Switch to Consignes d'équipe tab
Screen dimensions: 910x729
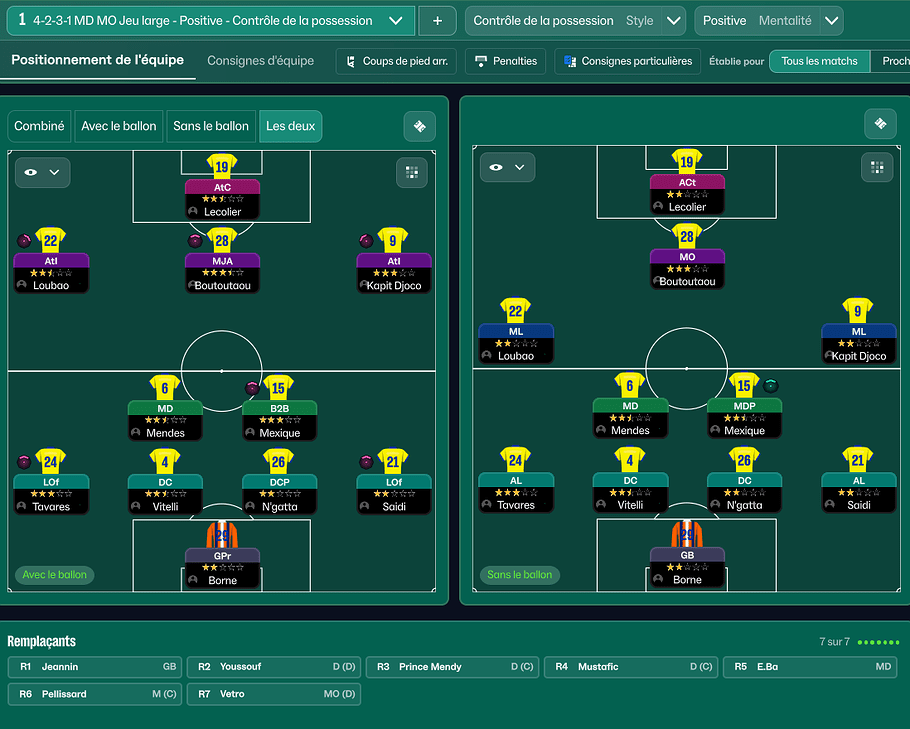tap(260, 61)
